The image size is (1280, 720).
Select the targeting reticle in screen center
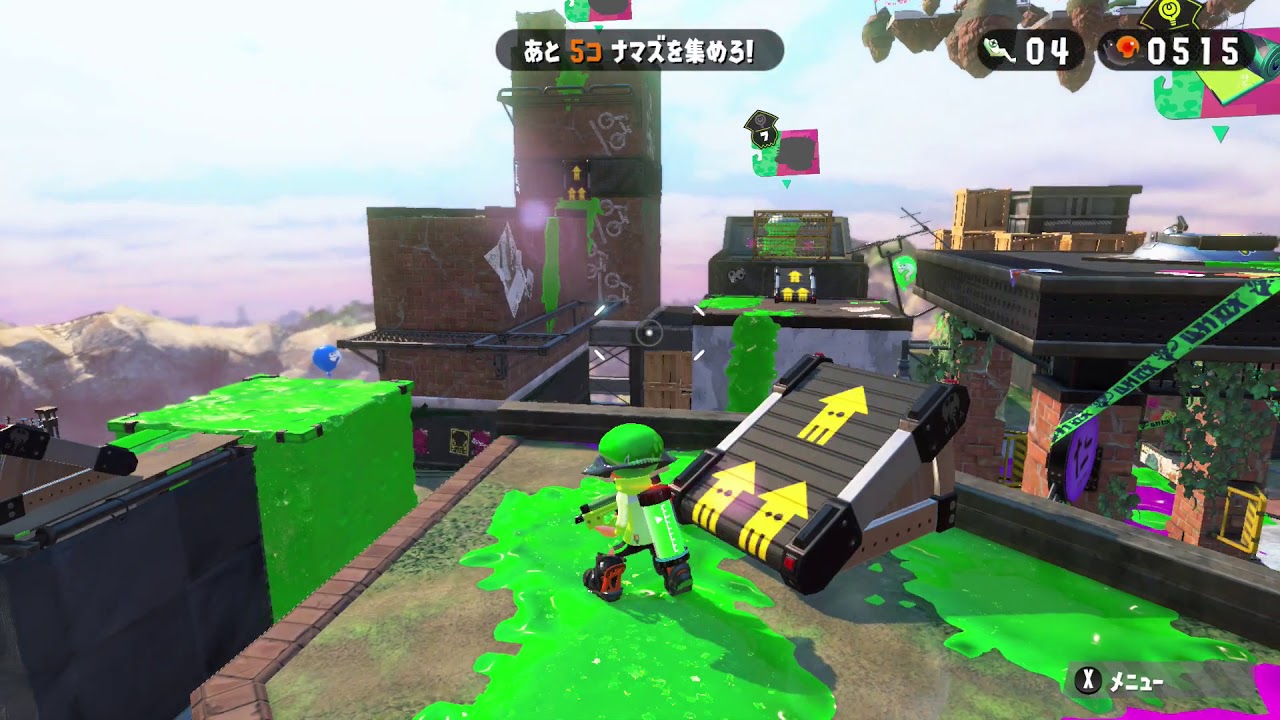coord(651,333)
